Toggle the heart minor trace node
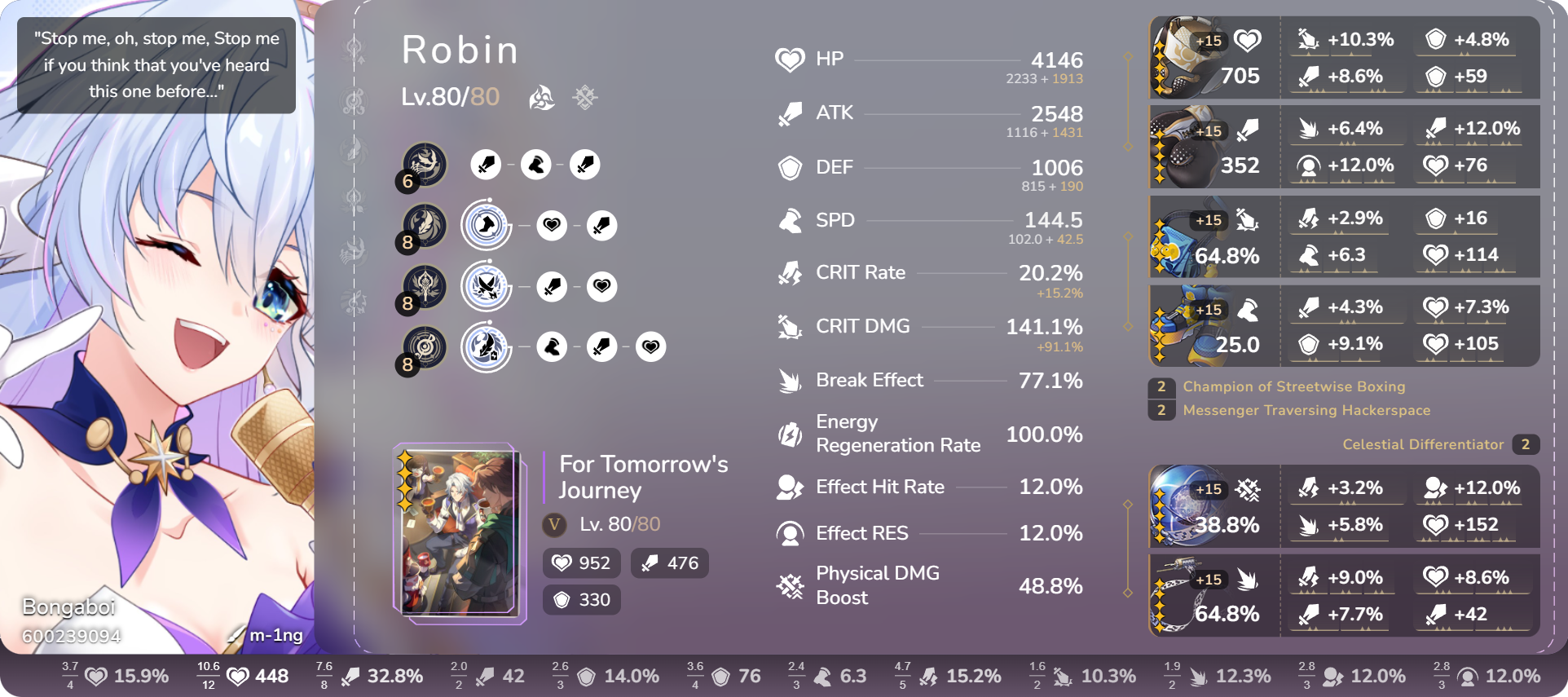This screenshot has width=1568, height=697. click(553, 225)
